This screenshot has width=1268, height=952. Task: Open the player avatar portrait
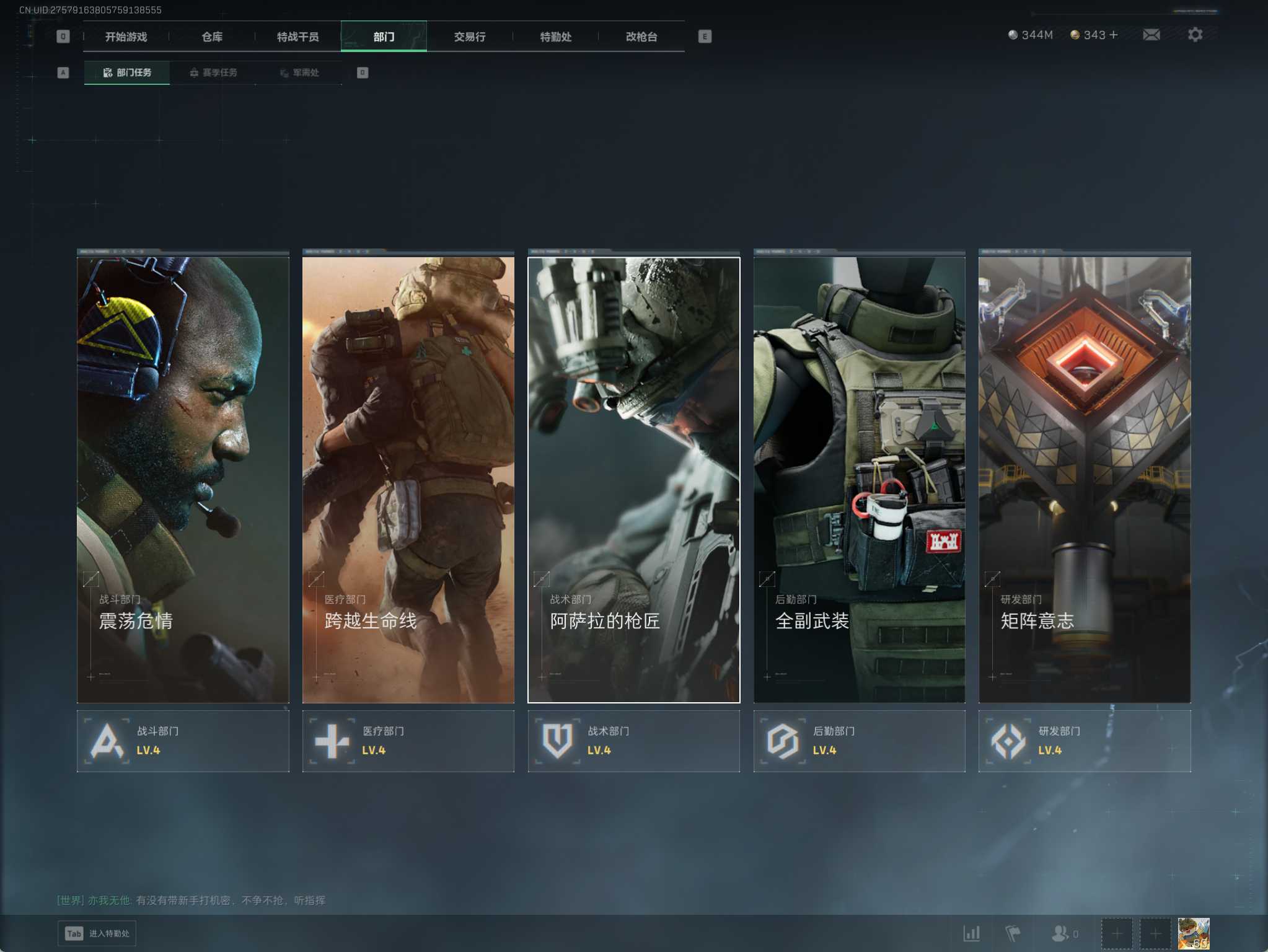[x=1193, y=933]
